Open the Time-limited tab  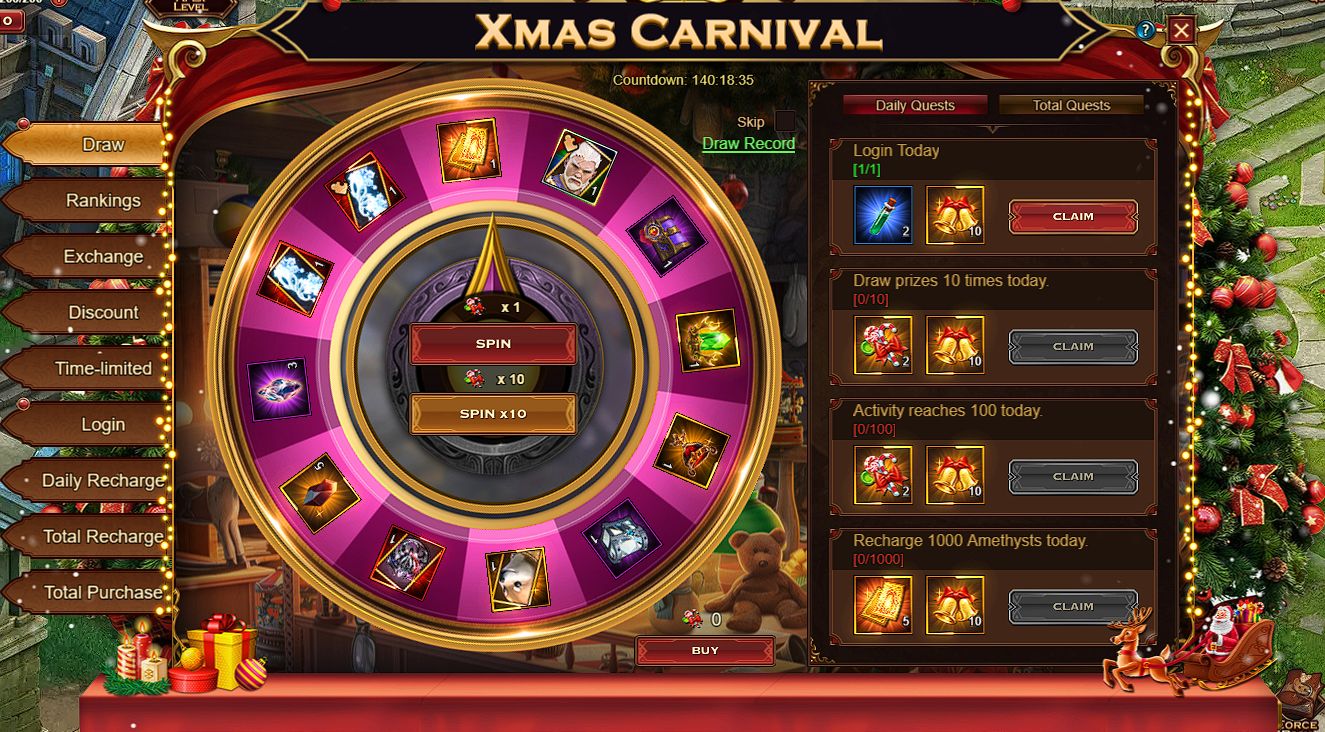(x=103, y=369)
